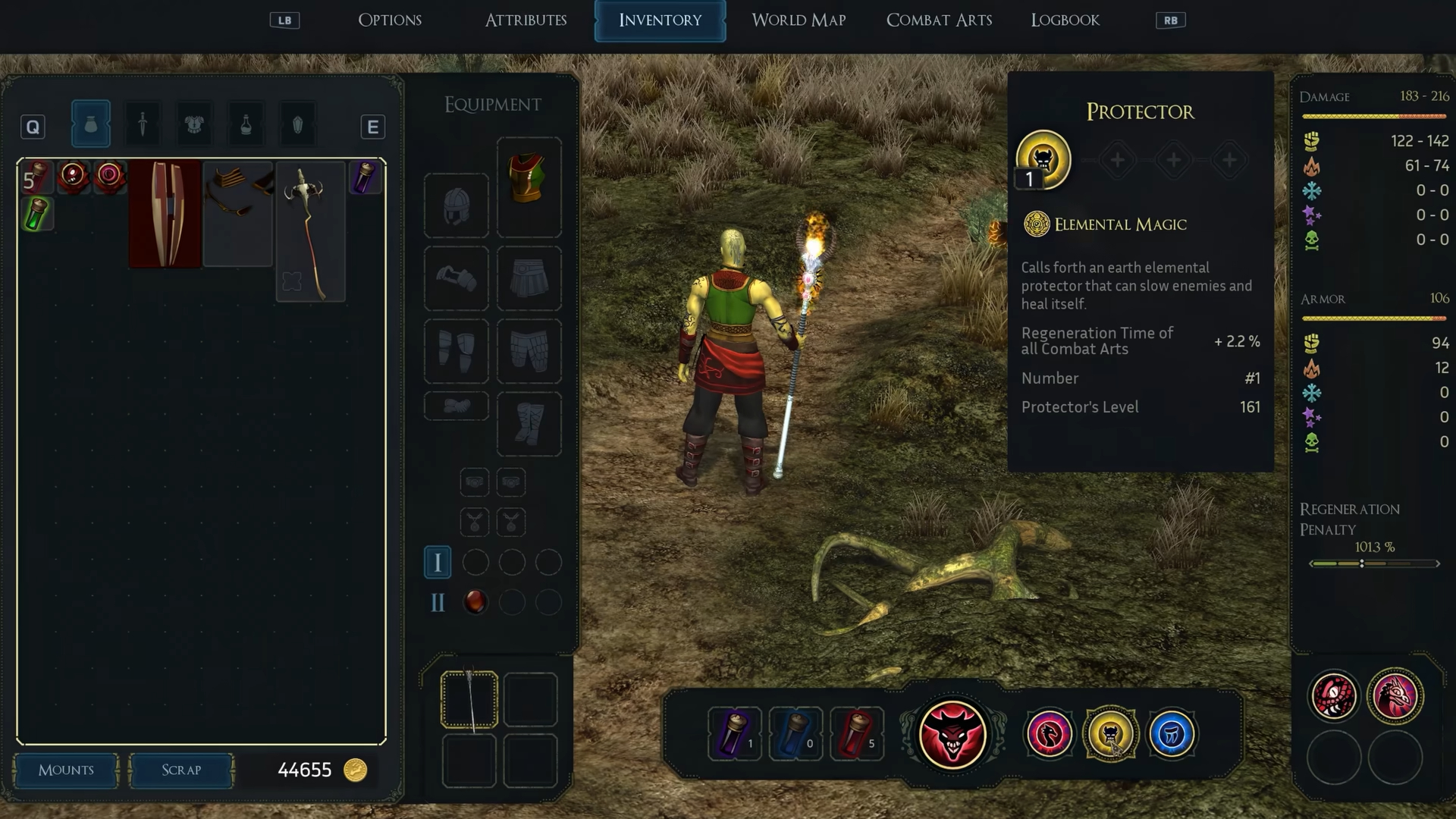This screenshot has width=1456, height=819.
Task: Filter inventory by armor (chestplate icon)
Action: point(194,124)
